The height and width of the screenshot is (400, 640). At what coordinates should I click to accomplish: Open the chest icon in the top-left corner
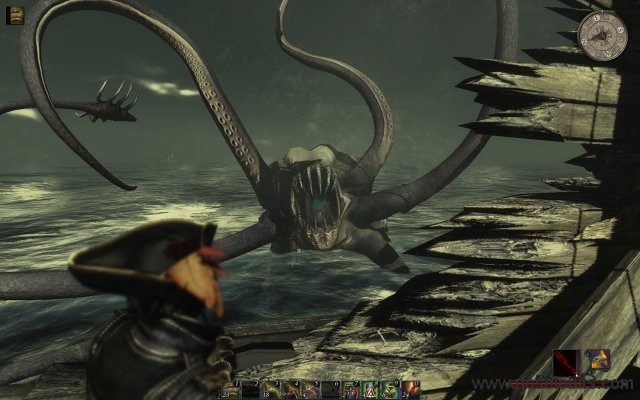click(14, 16)
